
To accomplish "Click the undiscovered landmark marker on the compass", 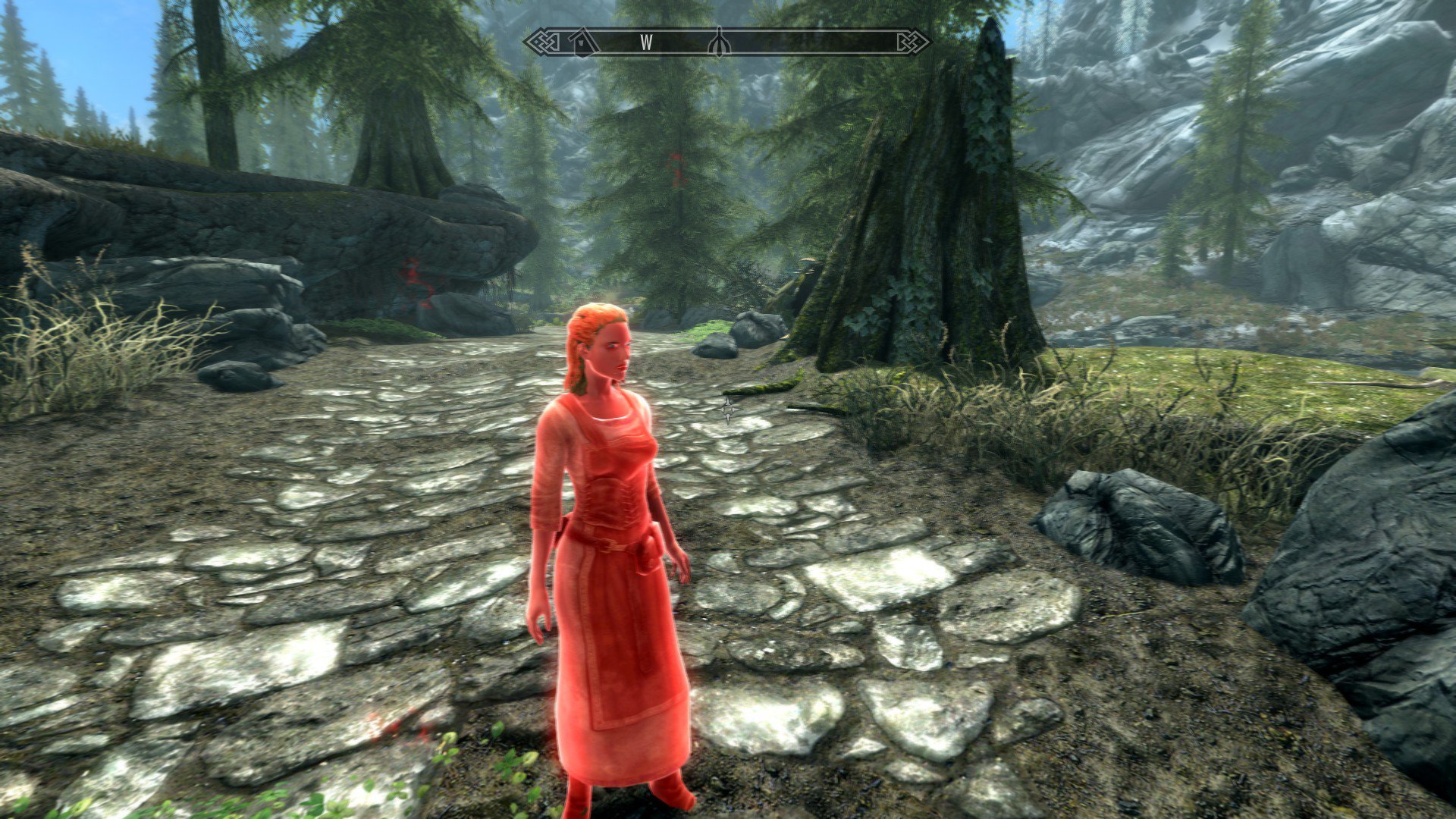I will (x=719, y=42).
